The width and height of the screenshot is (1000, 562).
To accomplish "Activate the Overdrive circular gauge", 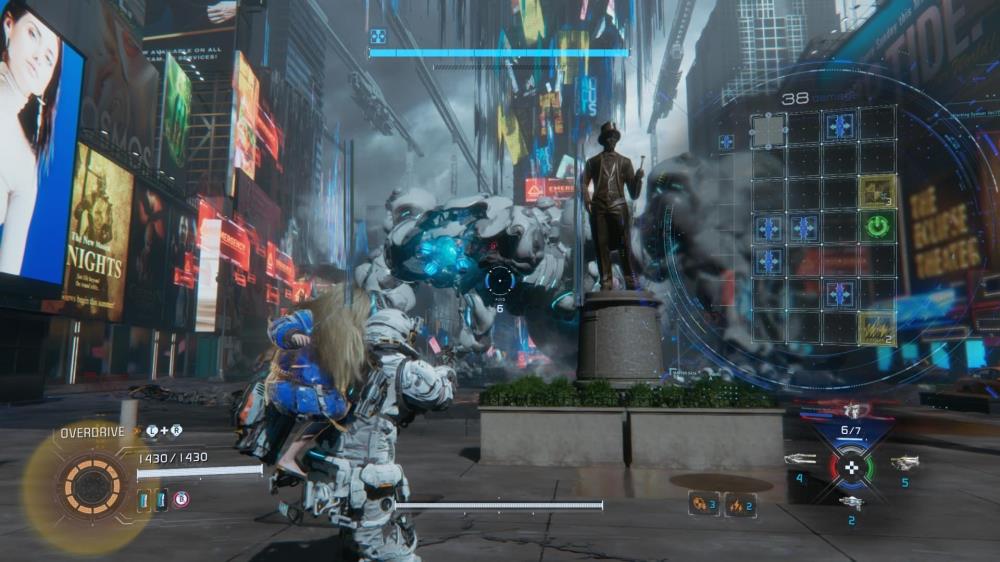I will 92,485.
